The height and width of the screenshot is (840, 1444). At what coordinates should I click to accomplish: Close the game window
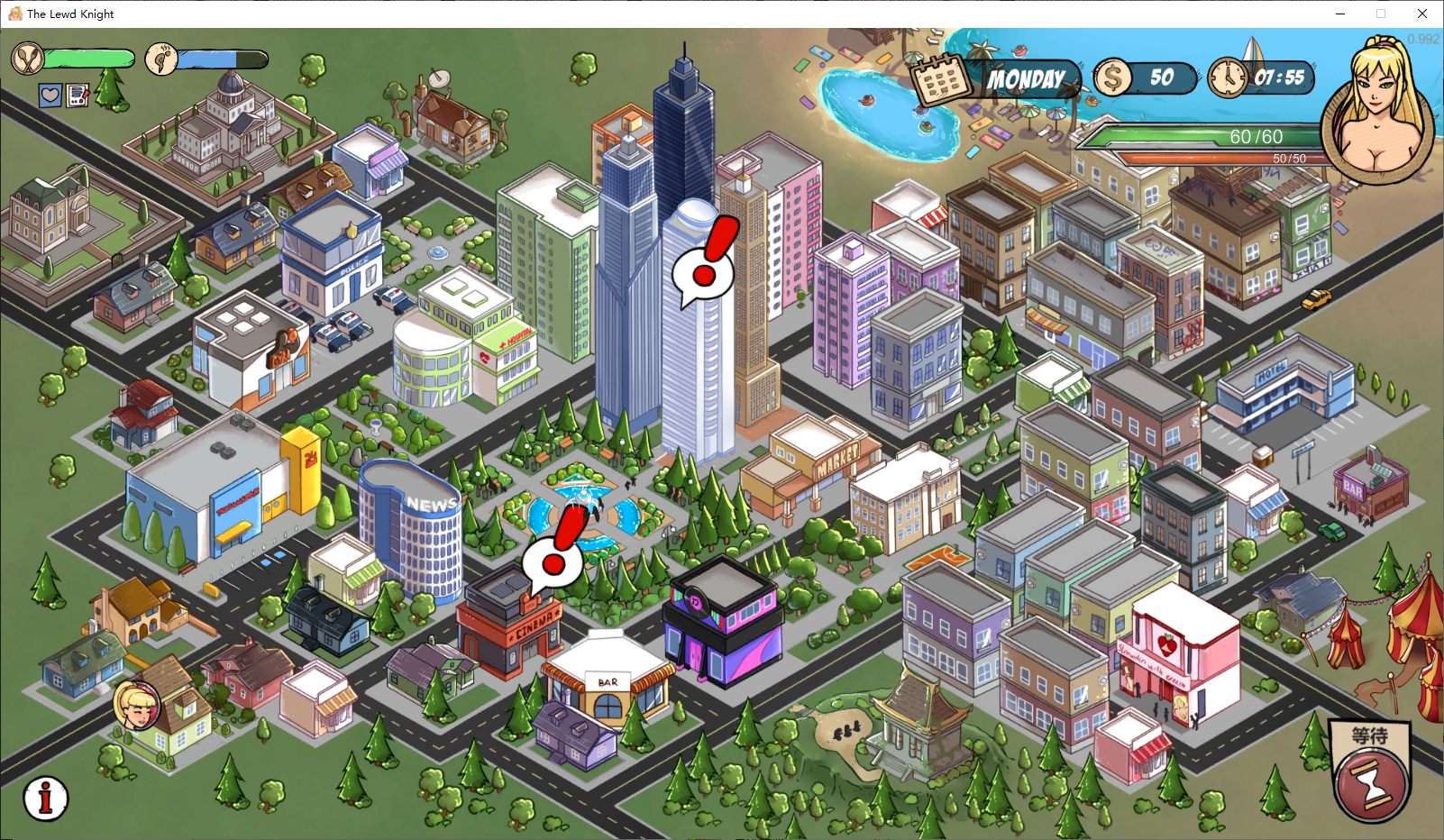click(x=1422, y=14)
